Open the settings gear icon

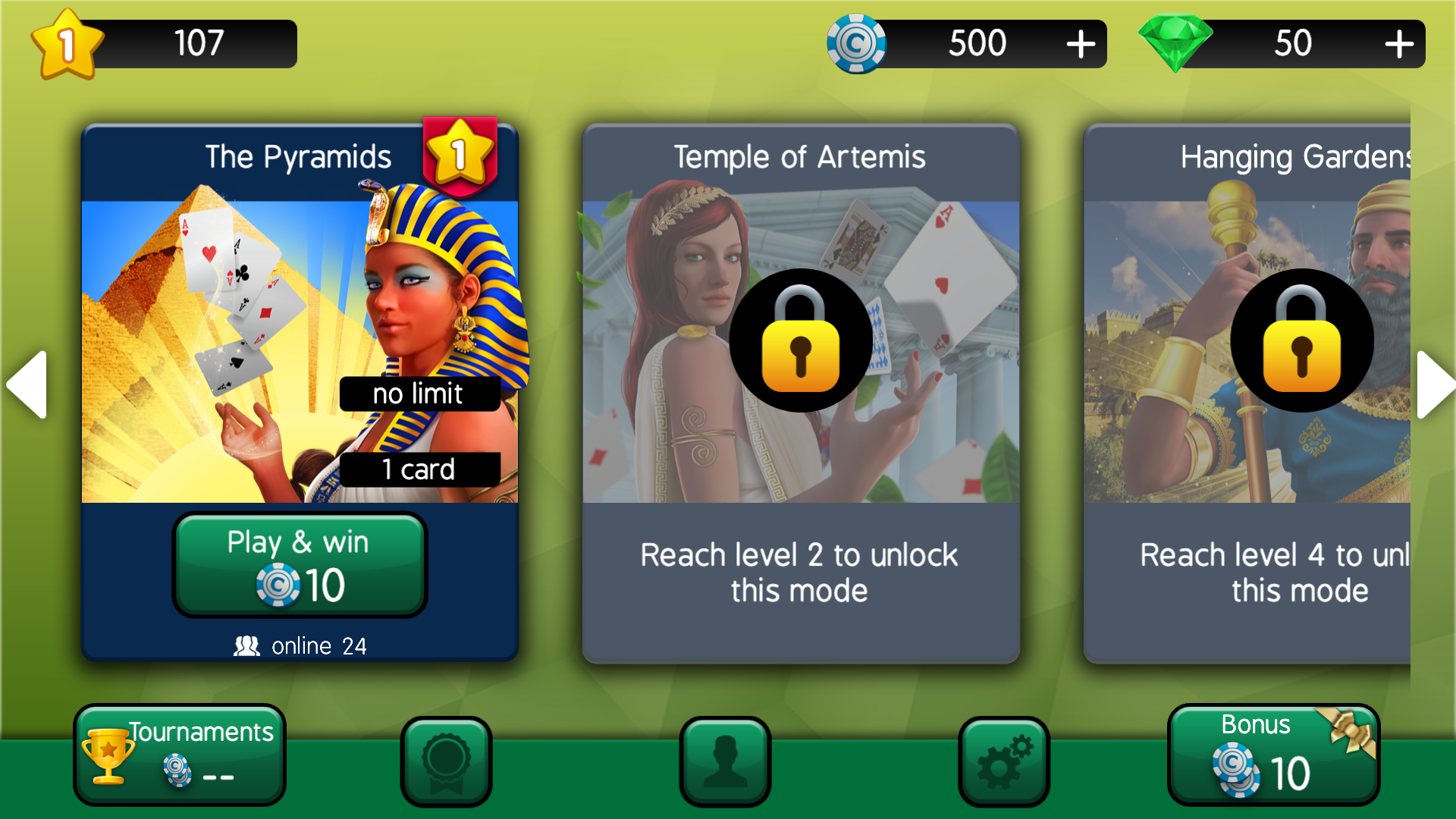tap(1004, 761)
